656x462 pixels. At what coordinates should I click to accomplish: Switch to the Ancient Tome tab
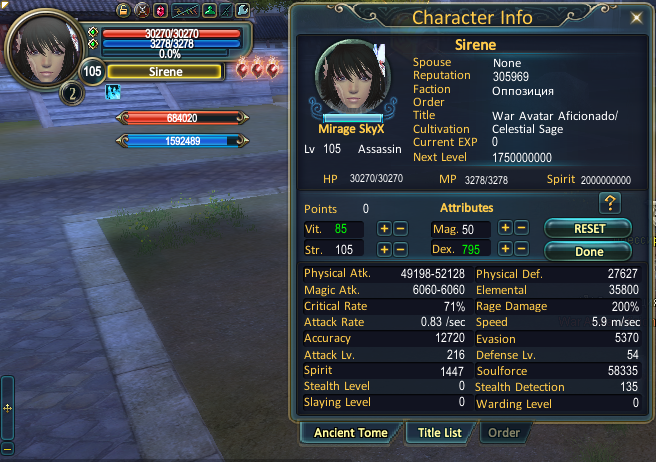[350, 433]
